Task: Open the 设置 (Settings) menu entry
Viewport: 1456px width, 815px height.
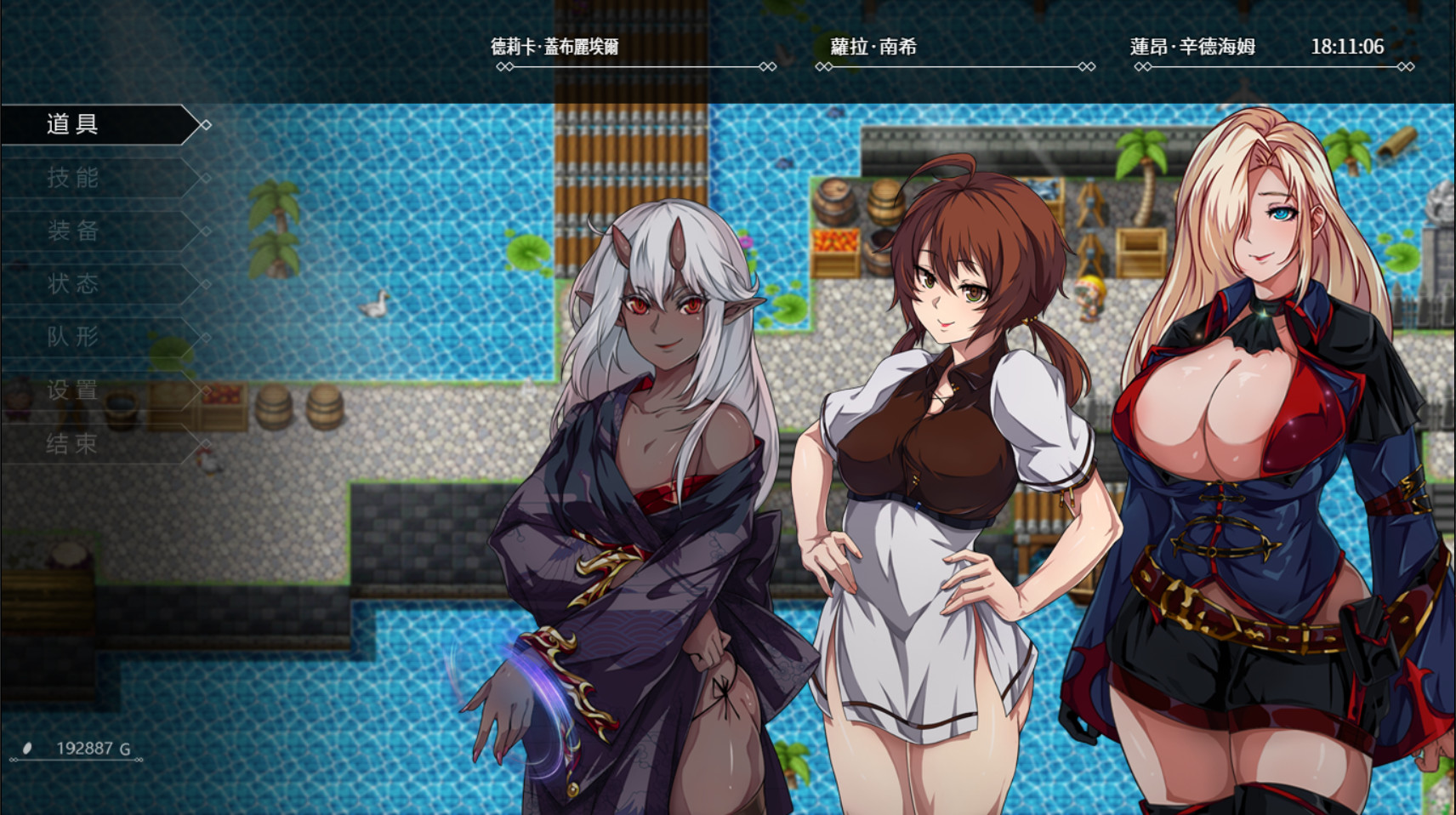Action: click(x=72, y=391)
